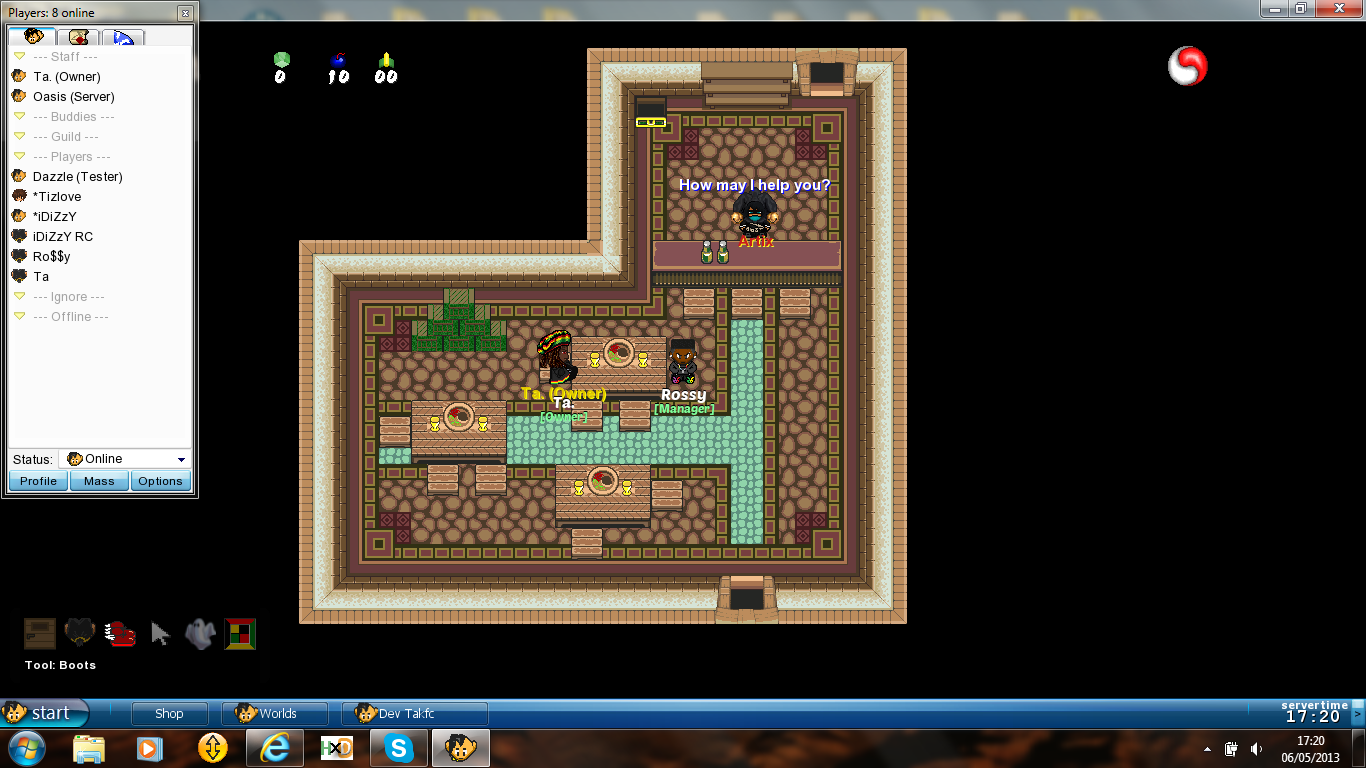Select the ghost tool icon
The height and width of the screenshot is (768, 1366).
click(201, 633)
